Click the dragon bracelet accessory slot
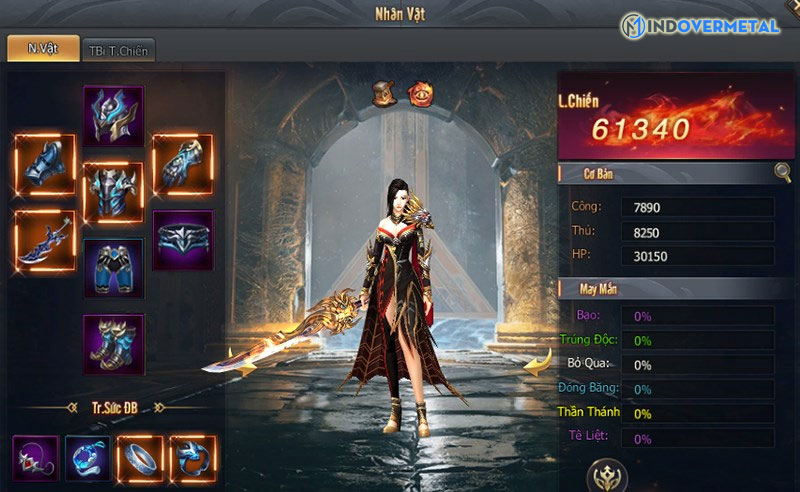Screen dimensions: 800x492 pos(192,459)
